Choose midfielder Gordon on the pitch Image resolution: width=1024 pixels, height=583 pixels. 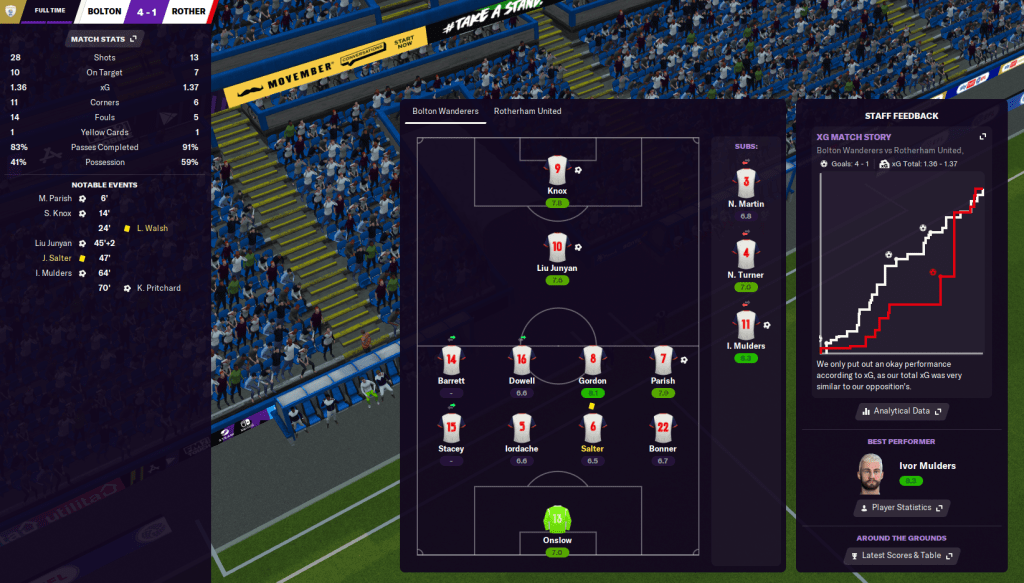(592, 359)
